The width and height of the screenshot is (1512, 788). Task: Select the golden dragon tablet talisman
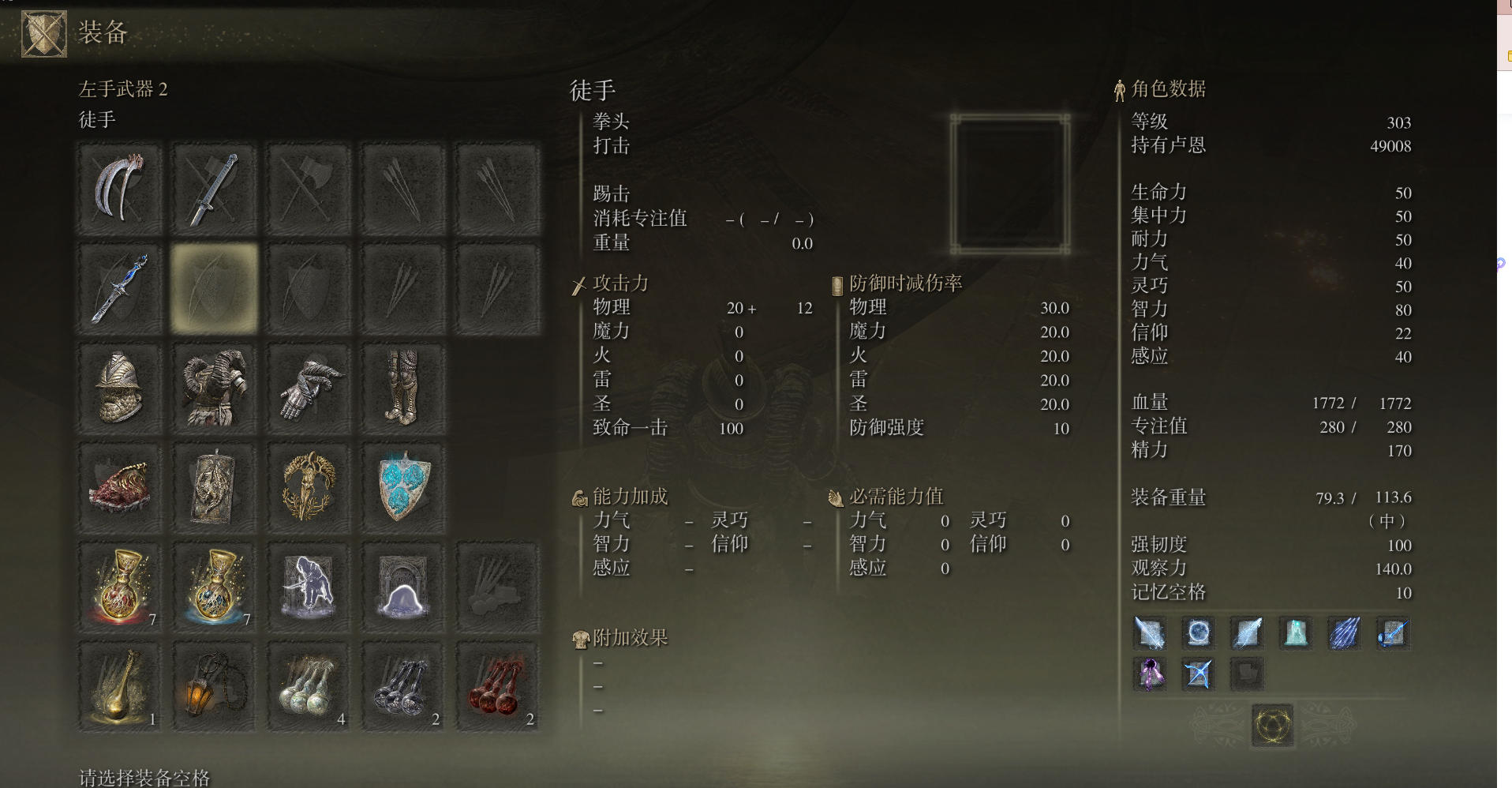(214, 487)
